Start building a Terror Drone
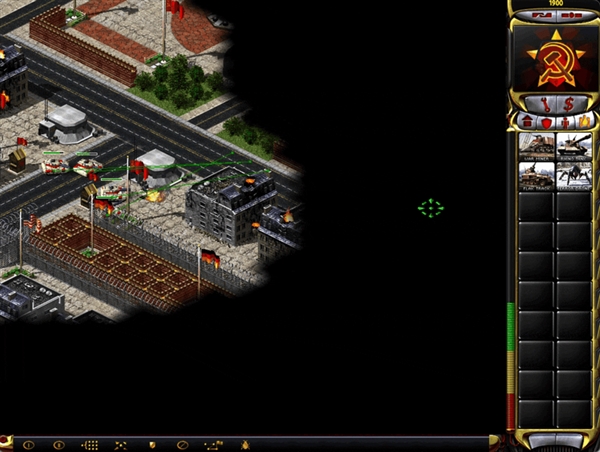 (x=574, y=176)
